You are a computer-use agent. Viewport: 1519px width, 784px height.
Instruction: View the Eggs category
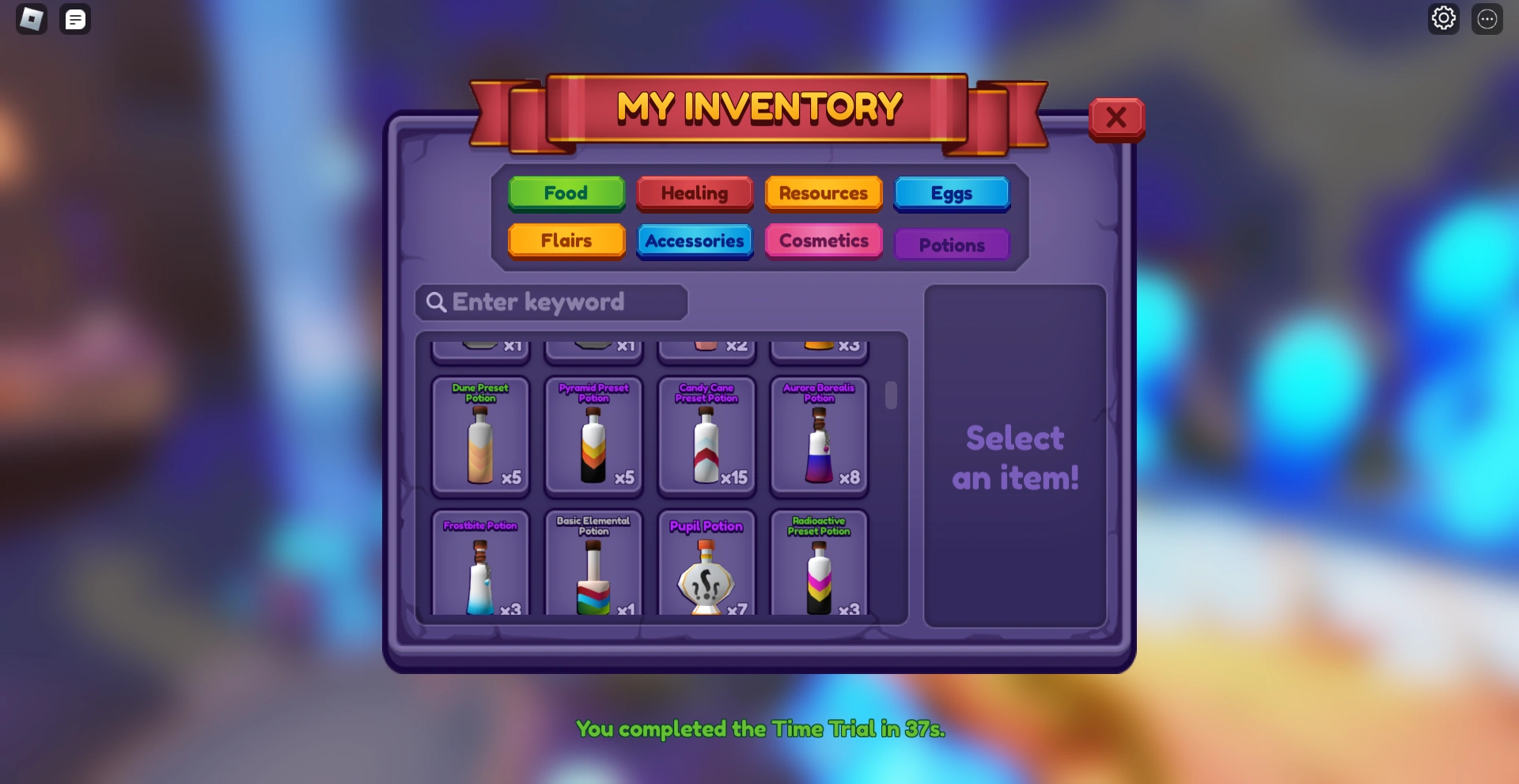tap(952, 193)
